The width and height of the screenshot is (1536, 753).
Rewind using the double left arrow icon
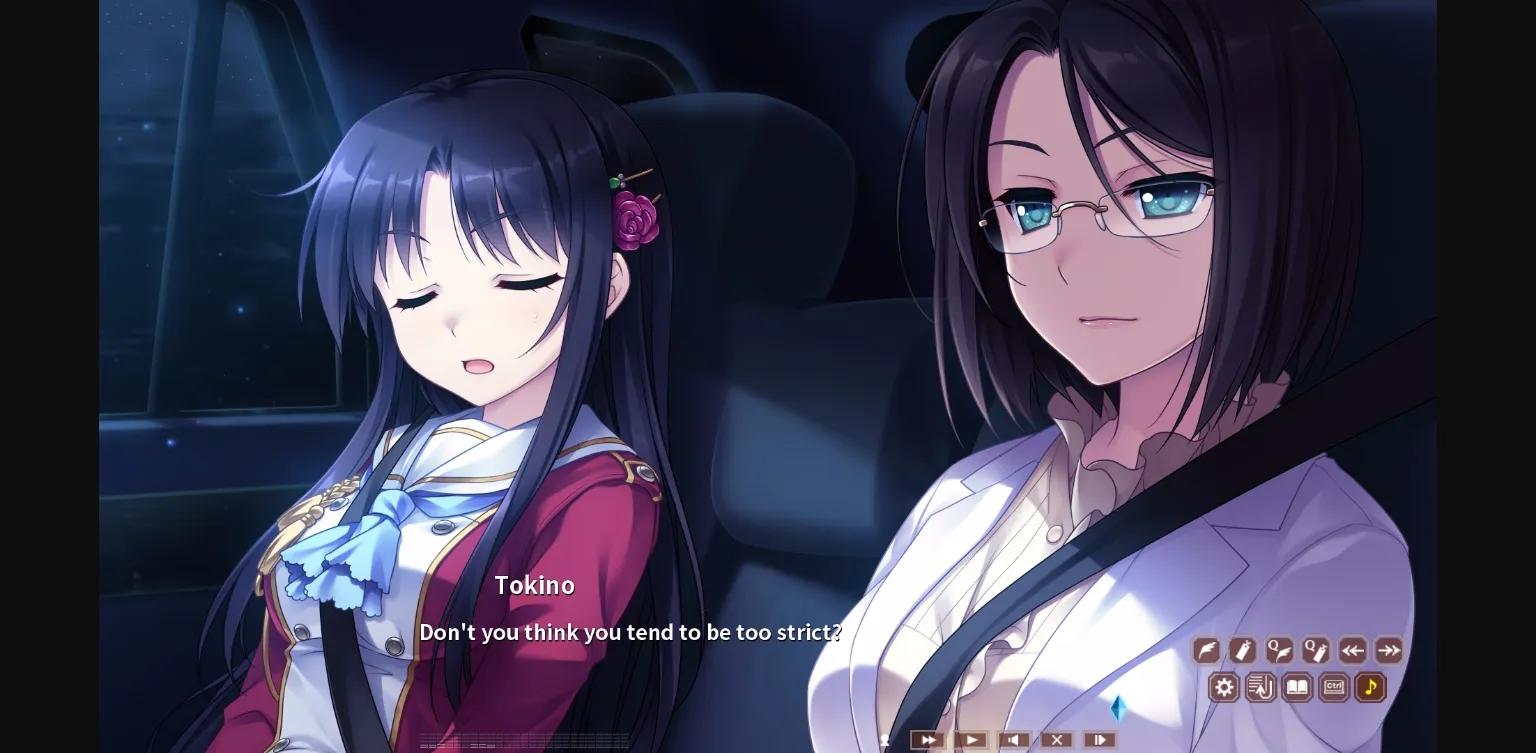click(1352, 650)
